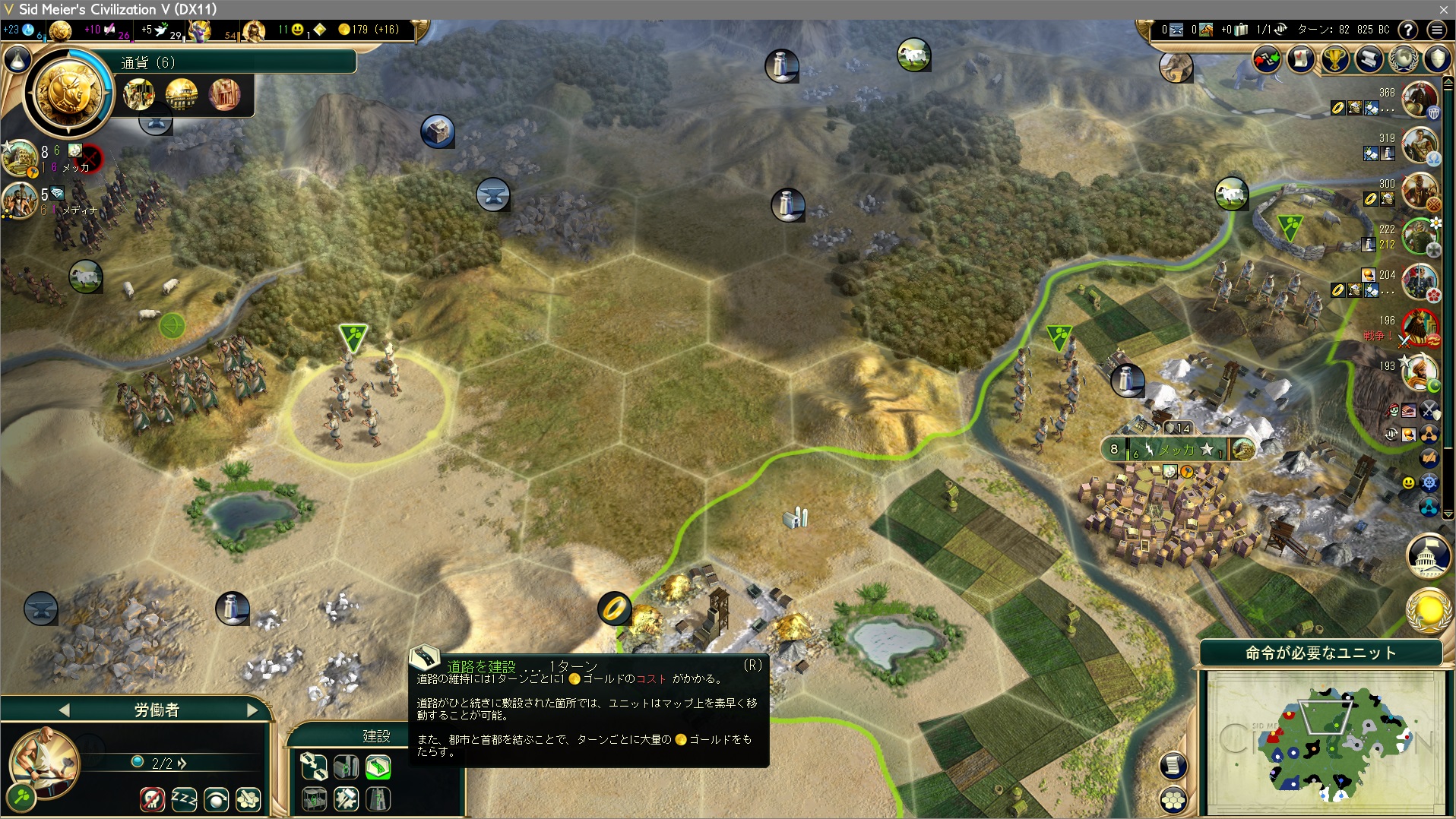
Task: Skip this unit's turn with the do-nothing button
Action: 217,798
